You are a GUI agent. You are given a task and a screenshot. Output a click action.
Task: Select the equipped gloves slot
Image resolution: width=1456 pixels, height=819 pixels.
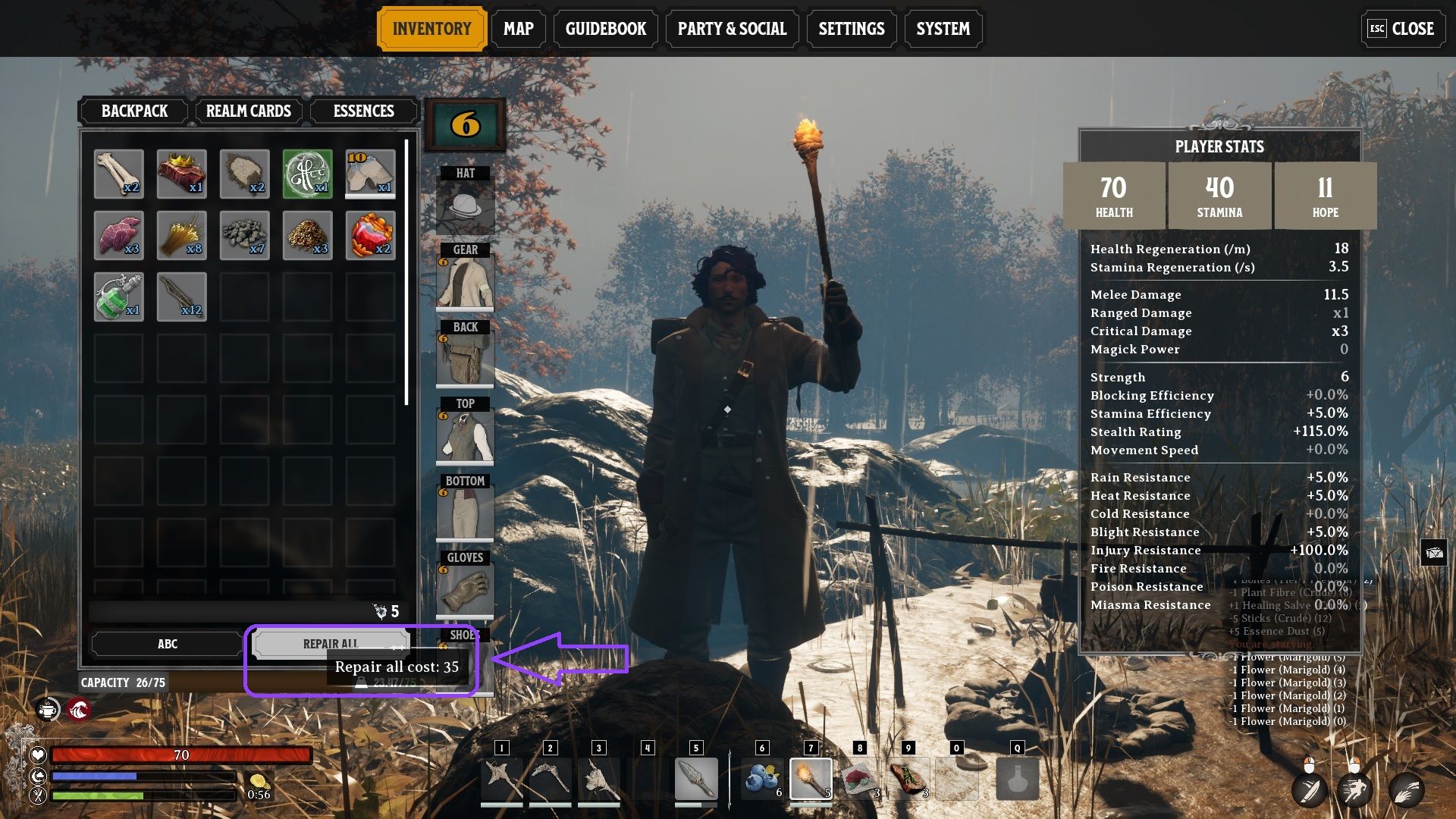[x=465, y=590]
